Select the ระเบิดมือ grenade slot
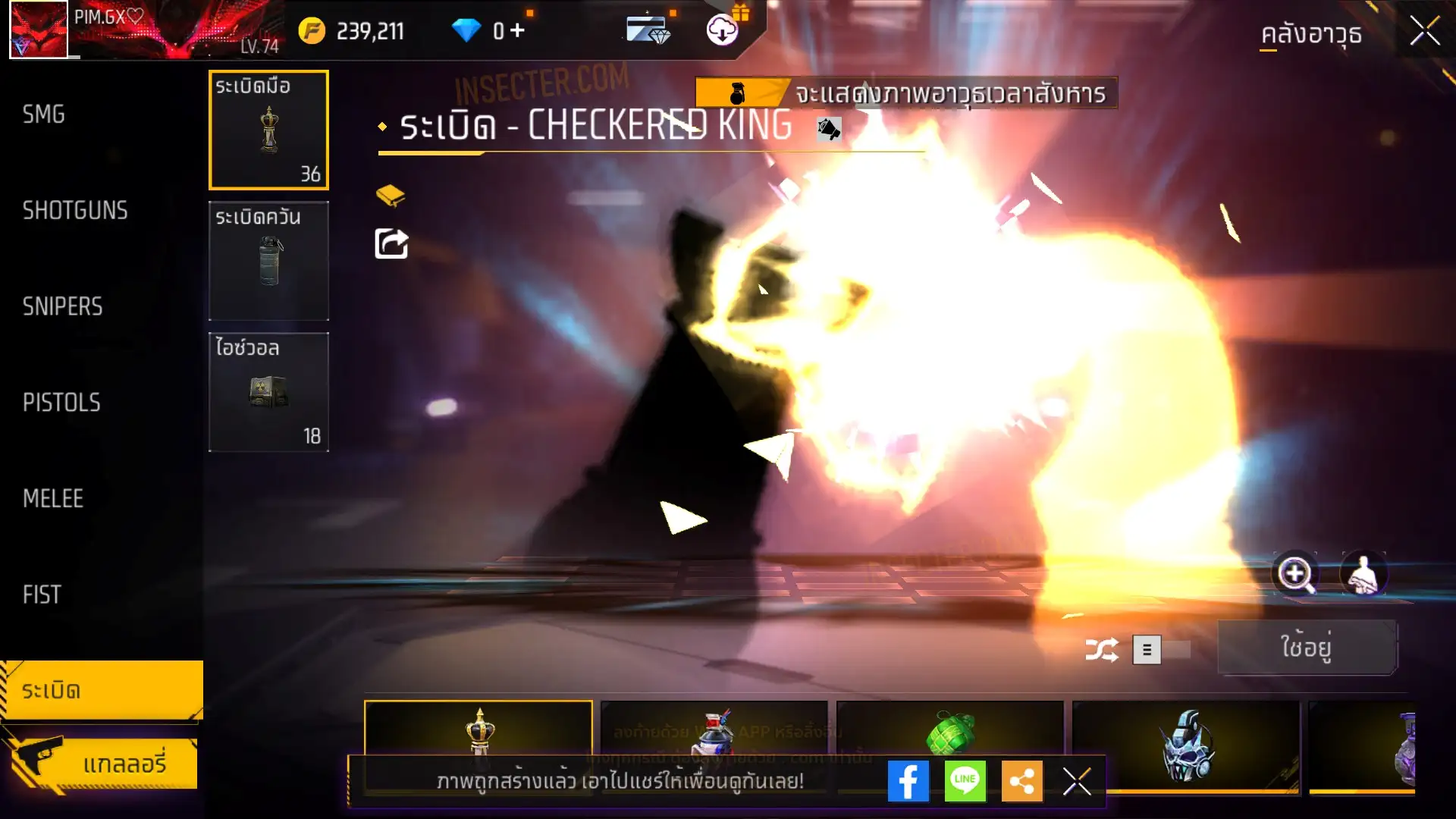Image resolution: width=1456 pixels, height=819 pixels. pyautogui.click(x=268, y=130)
